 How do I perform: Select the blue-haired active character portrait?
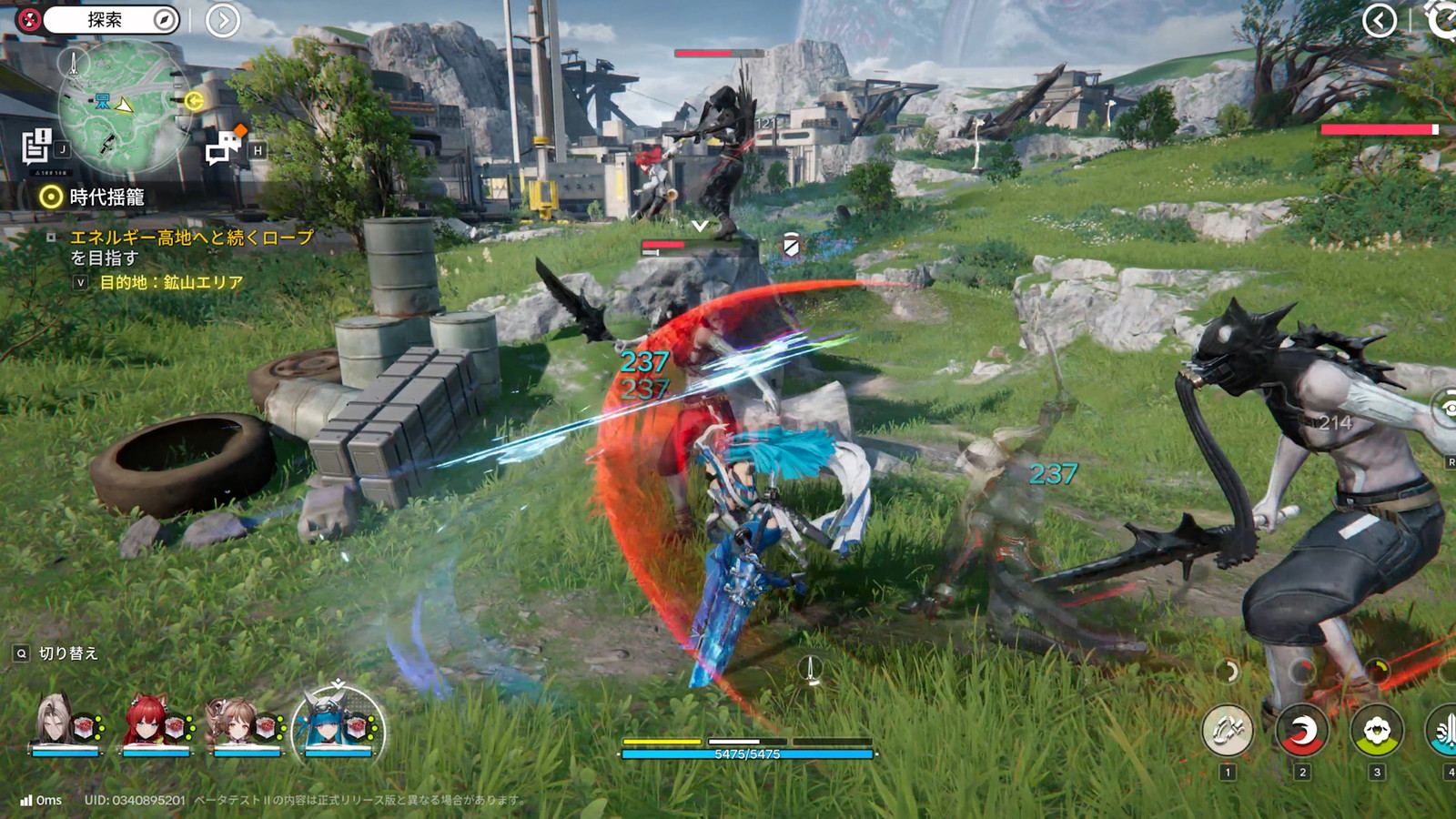(338, 725)
